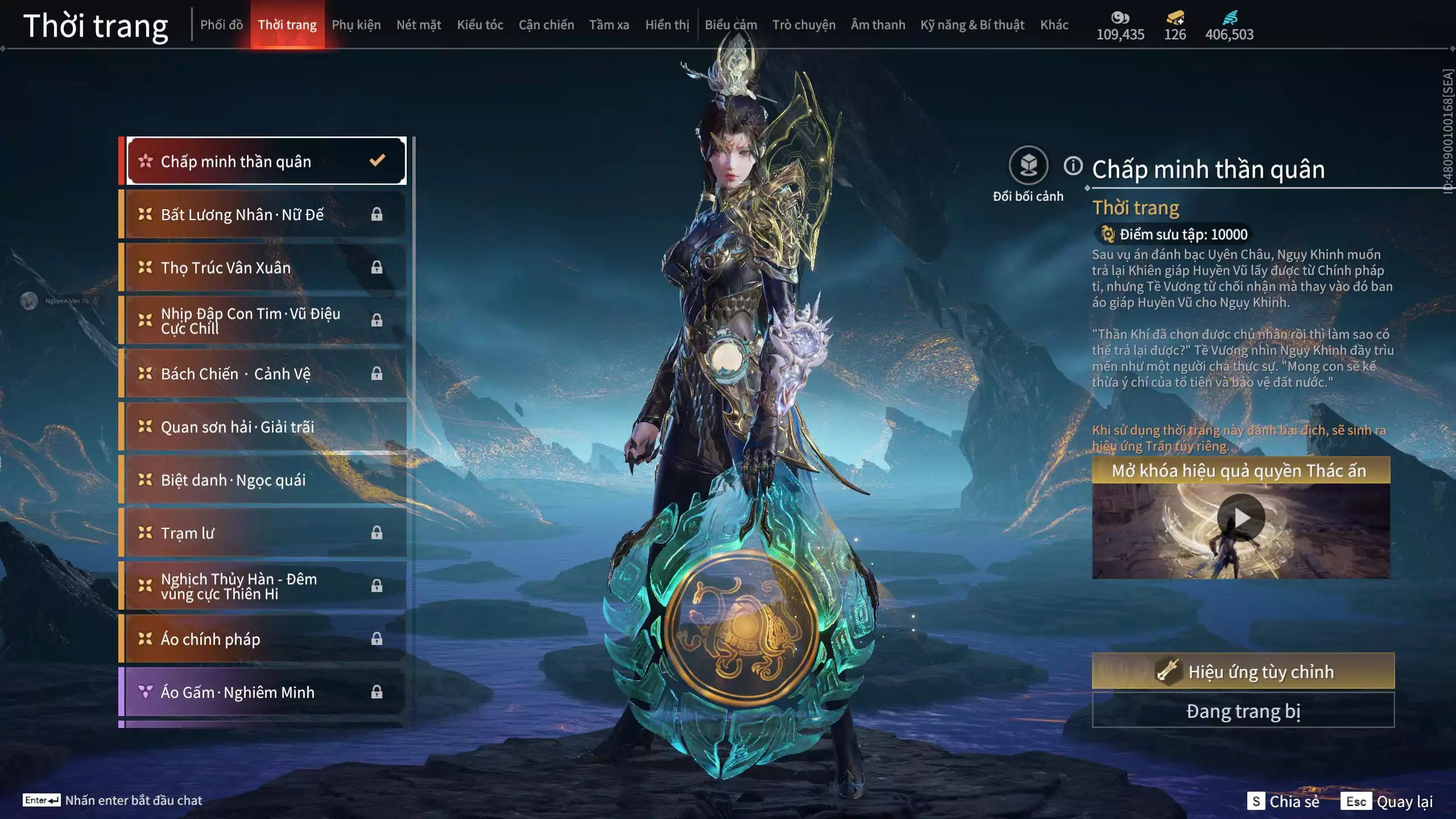Switch to Kỹ năng & Bí thuật tab
Image resolution: width=1456 pixels, height=819 pixels.
(x=972, y=25)
